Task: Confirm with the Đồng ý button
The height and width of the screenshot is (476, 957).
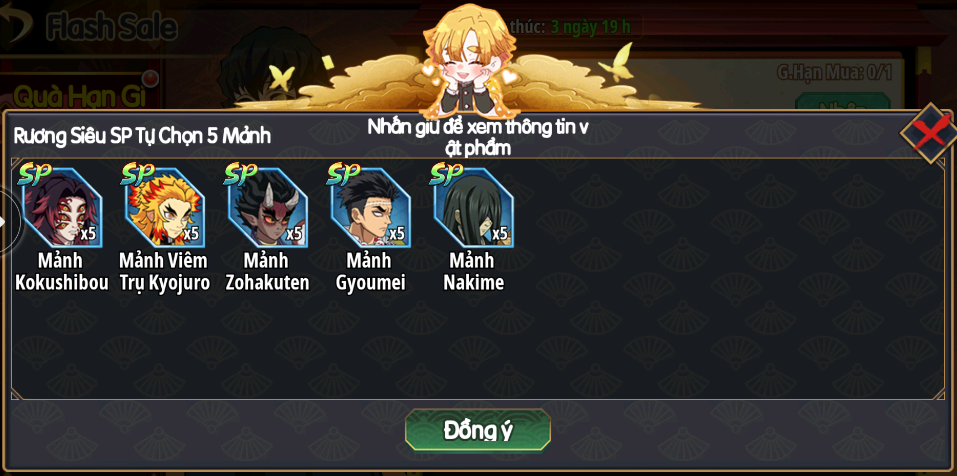Action: point(477,430)
